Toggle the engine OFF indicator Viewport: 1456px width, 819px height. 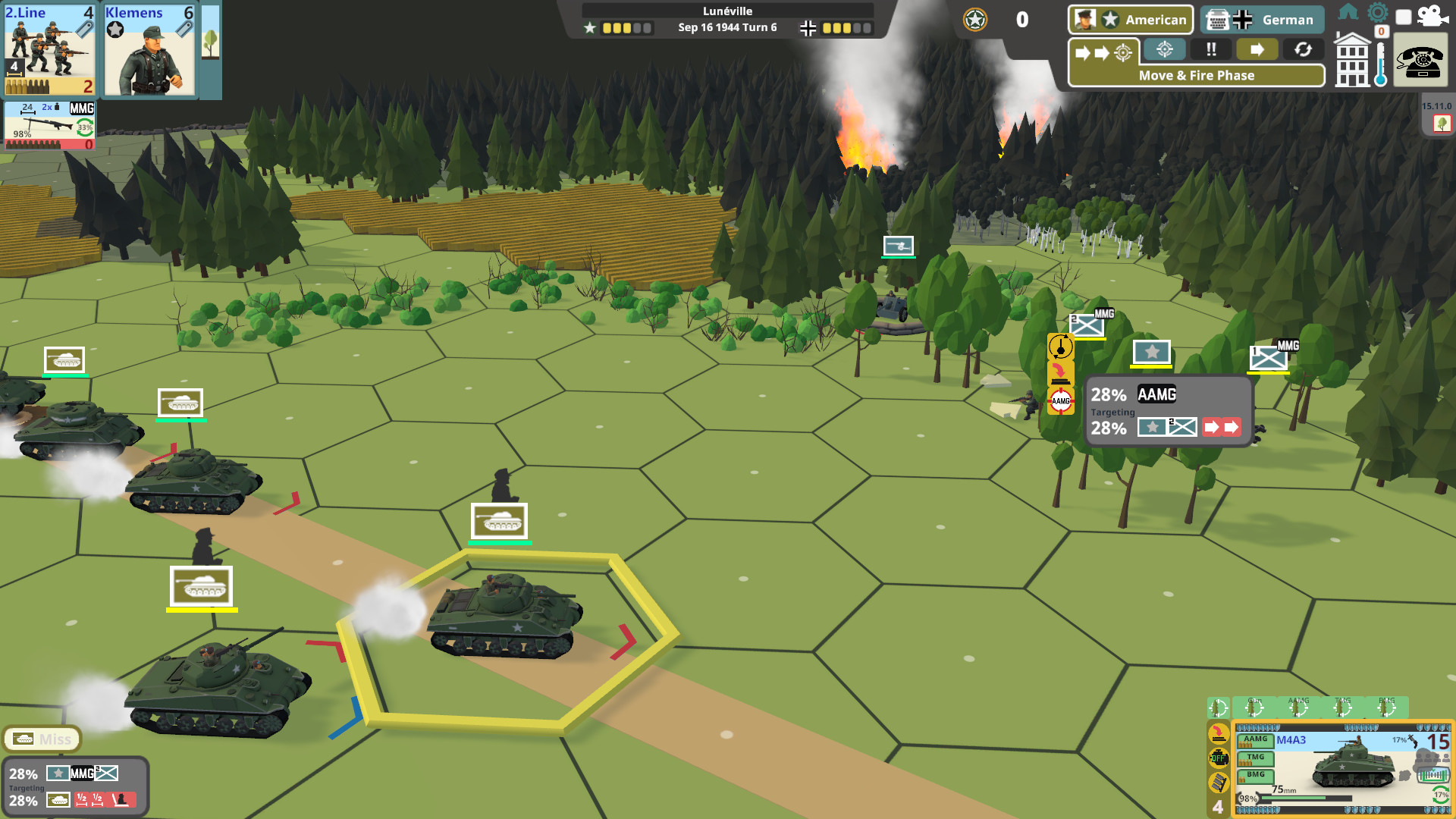1218,758
